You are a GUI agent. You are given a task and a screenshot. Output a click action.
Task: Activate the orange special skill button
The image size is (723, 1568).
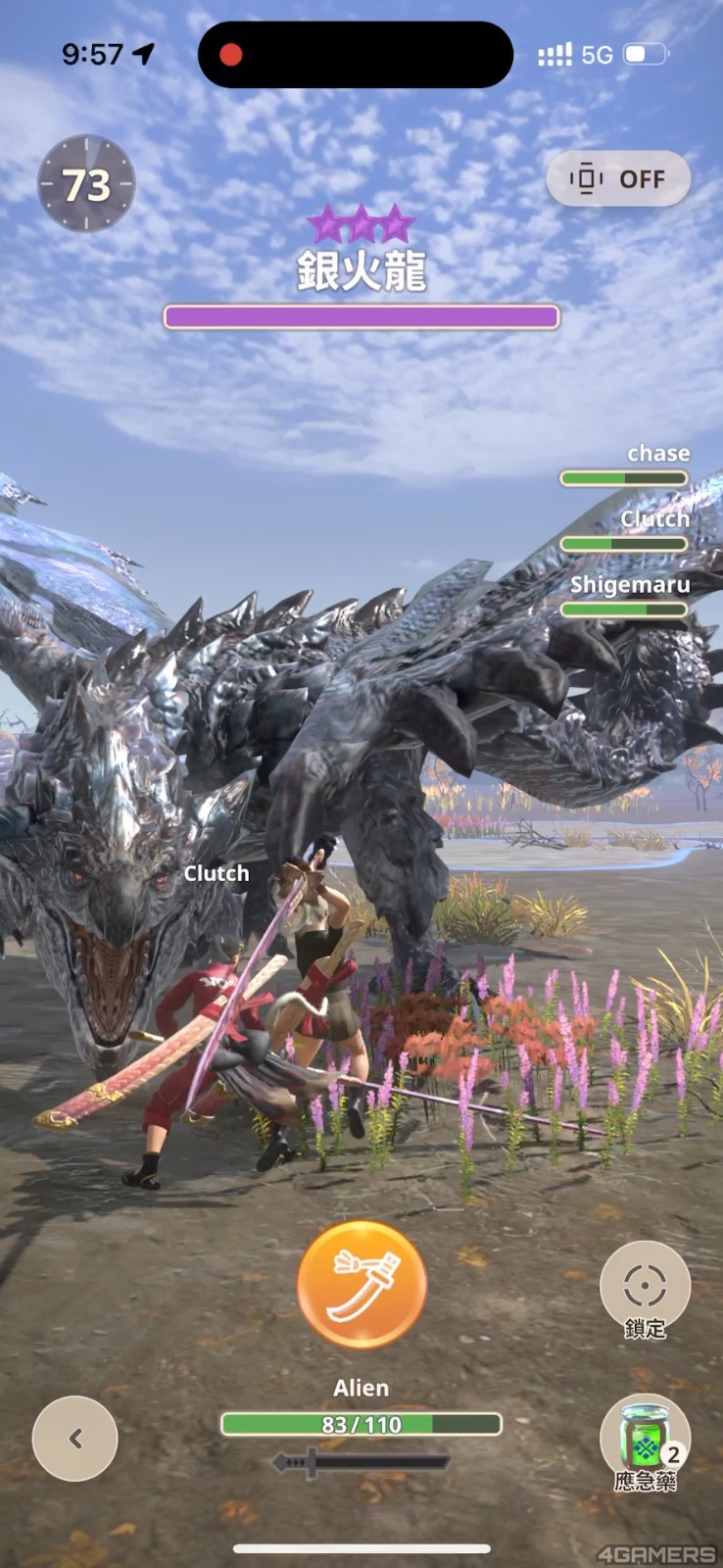(361, 1286)
